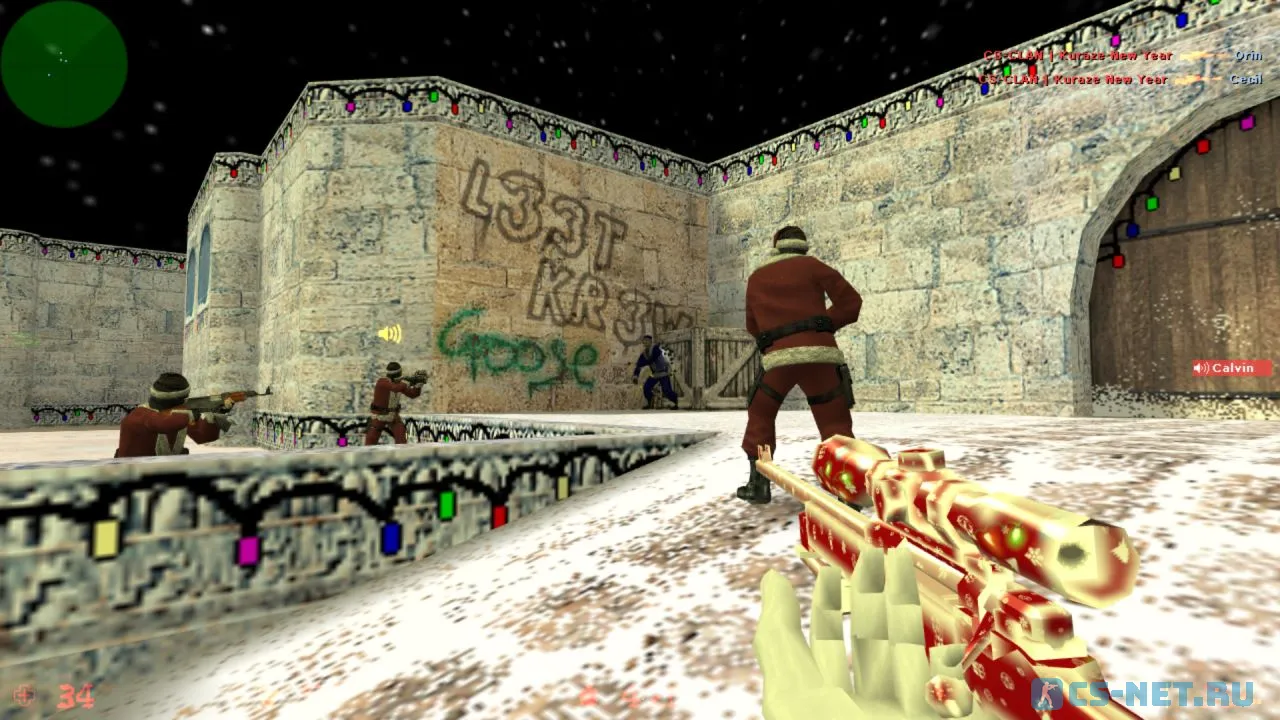This screenshot has height=720, width=1280.
Task: Toggle the radar in the top-left corner
Action: pyautogui.click(x=62, y=65)
